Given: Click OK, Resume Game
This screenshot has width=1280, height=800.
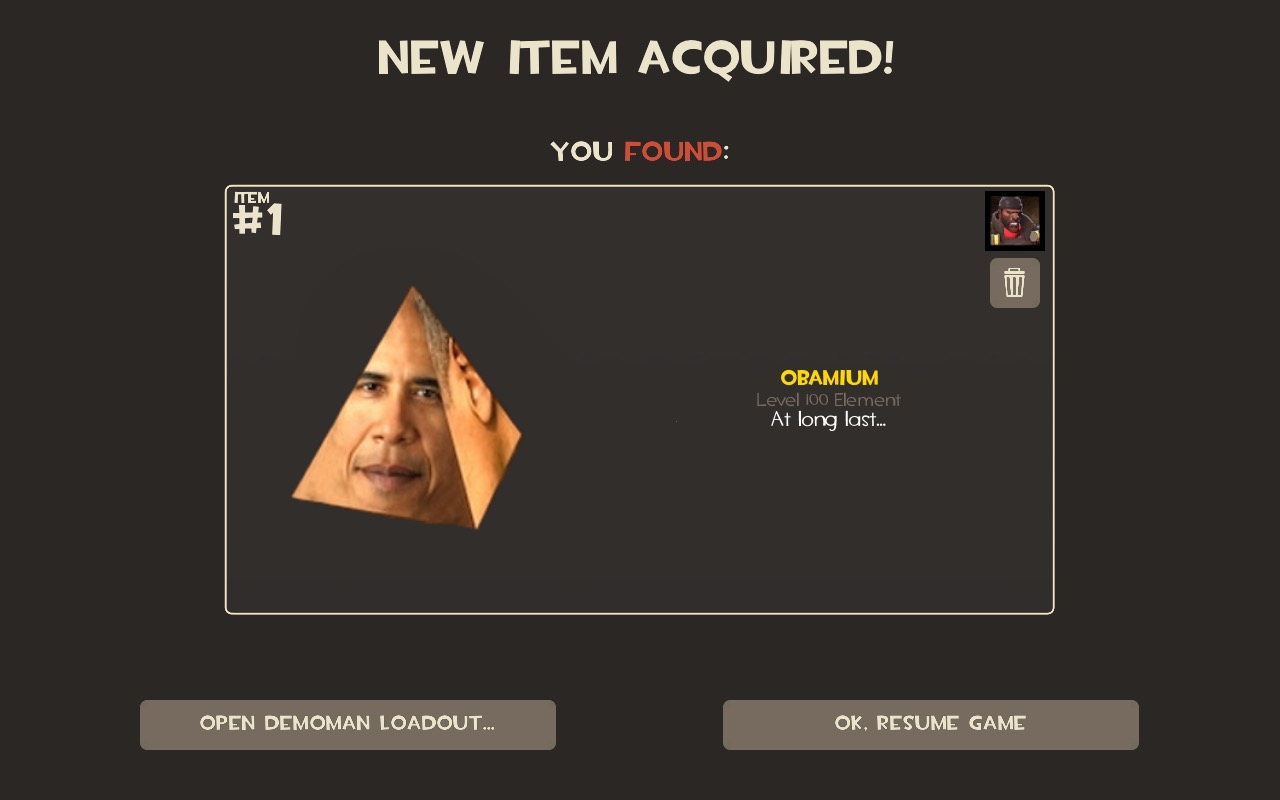Looking at the screenshot, I should click(930, 724).
